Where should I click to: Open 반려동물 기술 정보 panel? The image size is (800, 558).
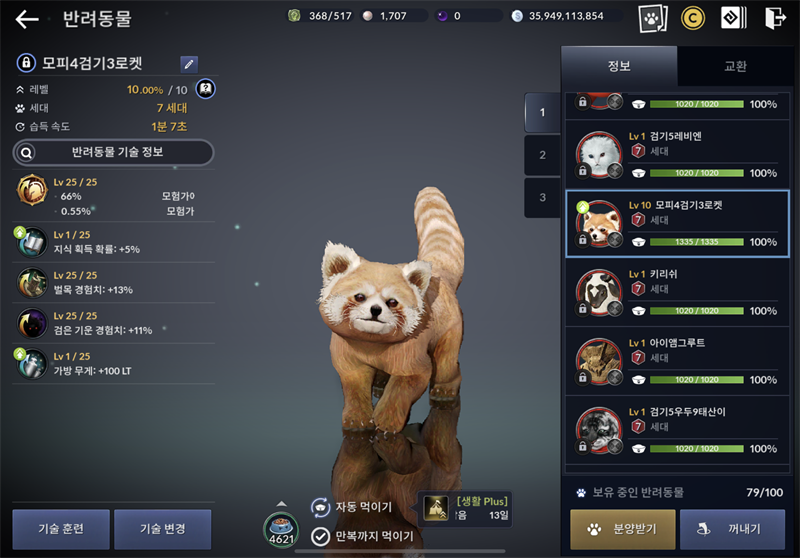pos(113,152)
